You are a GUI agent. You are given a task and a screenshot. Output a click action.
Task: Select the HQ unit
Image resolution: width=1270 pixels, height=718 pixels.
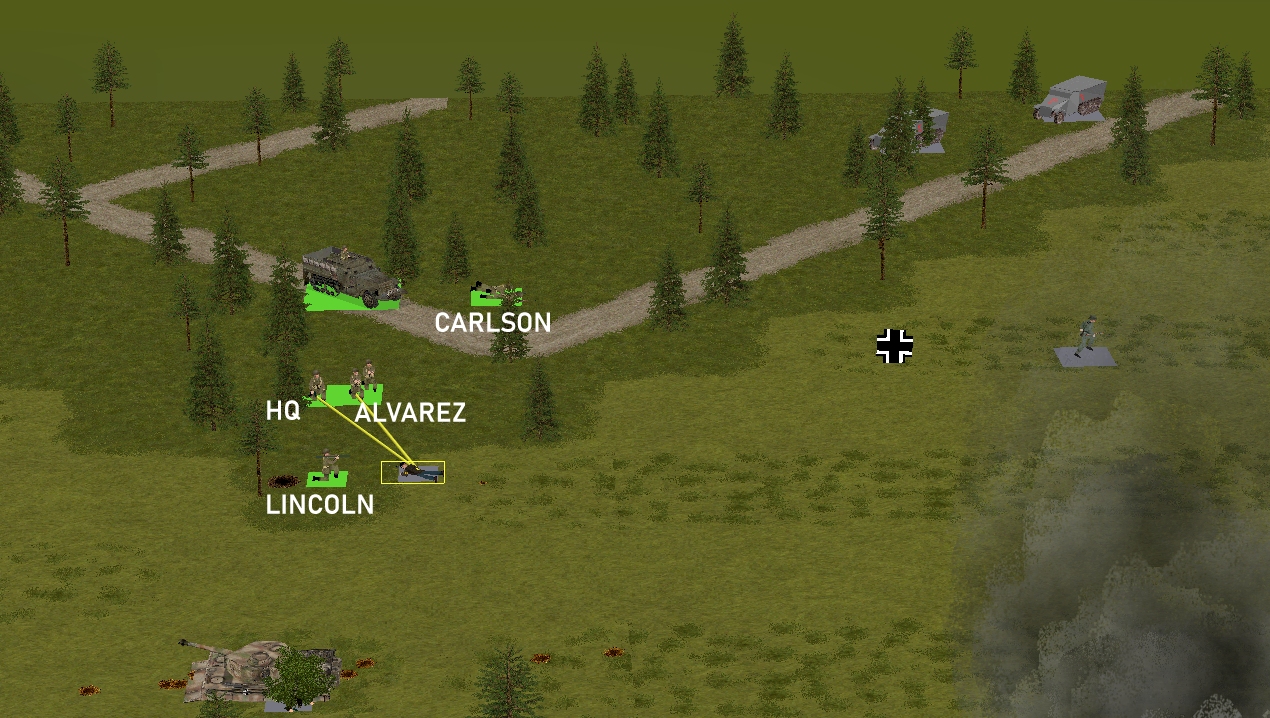(x=317, y=387)
